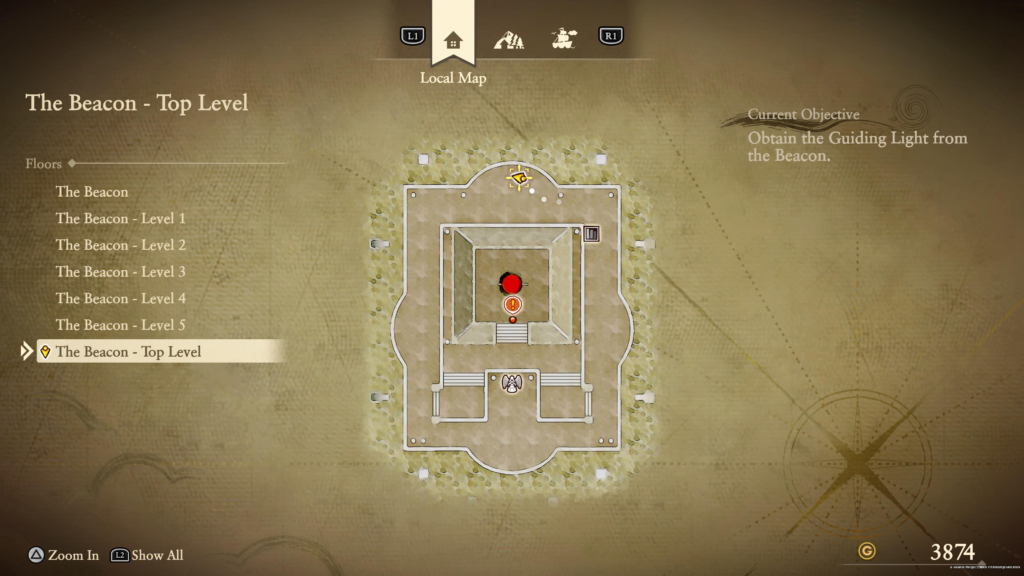Select the Local Map house tab
The width and height of the screenshot is (1024, 576).
pos(453,40)
